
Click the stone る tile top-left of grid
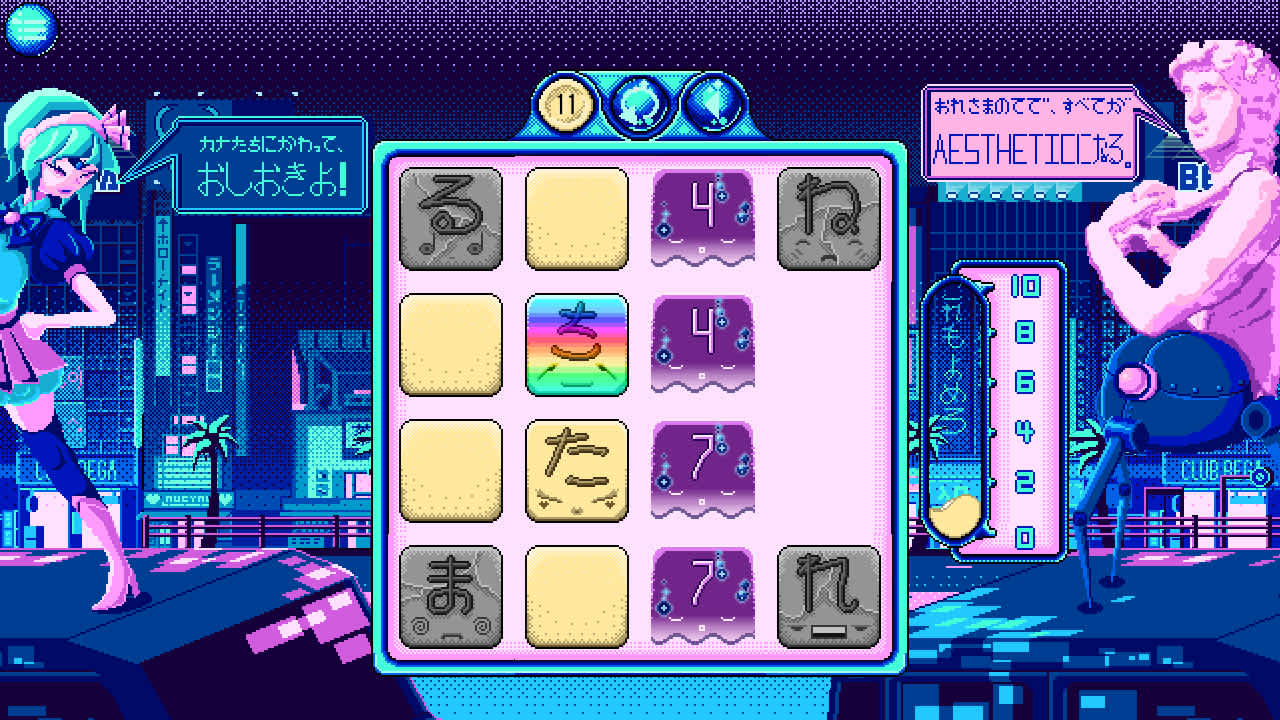coord(451,218)
